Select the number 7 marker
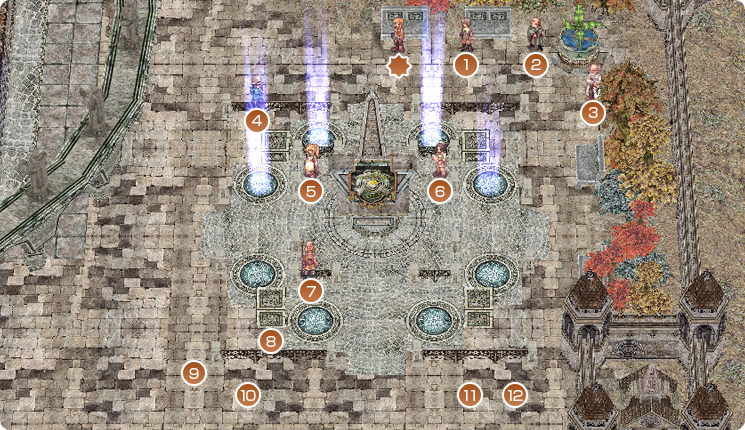This screenshot has height=430, width=745. 311,291
